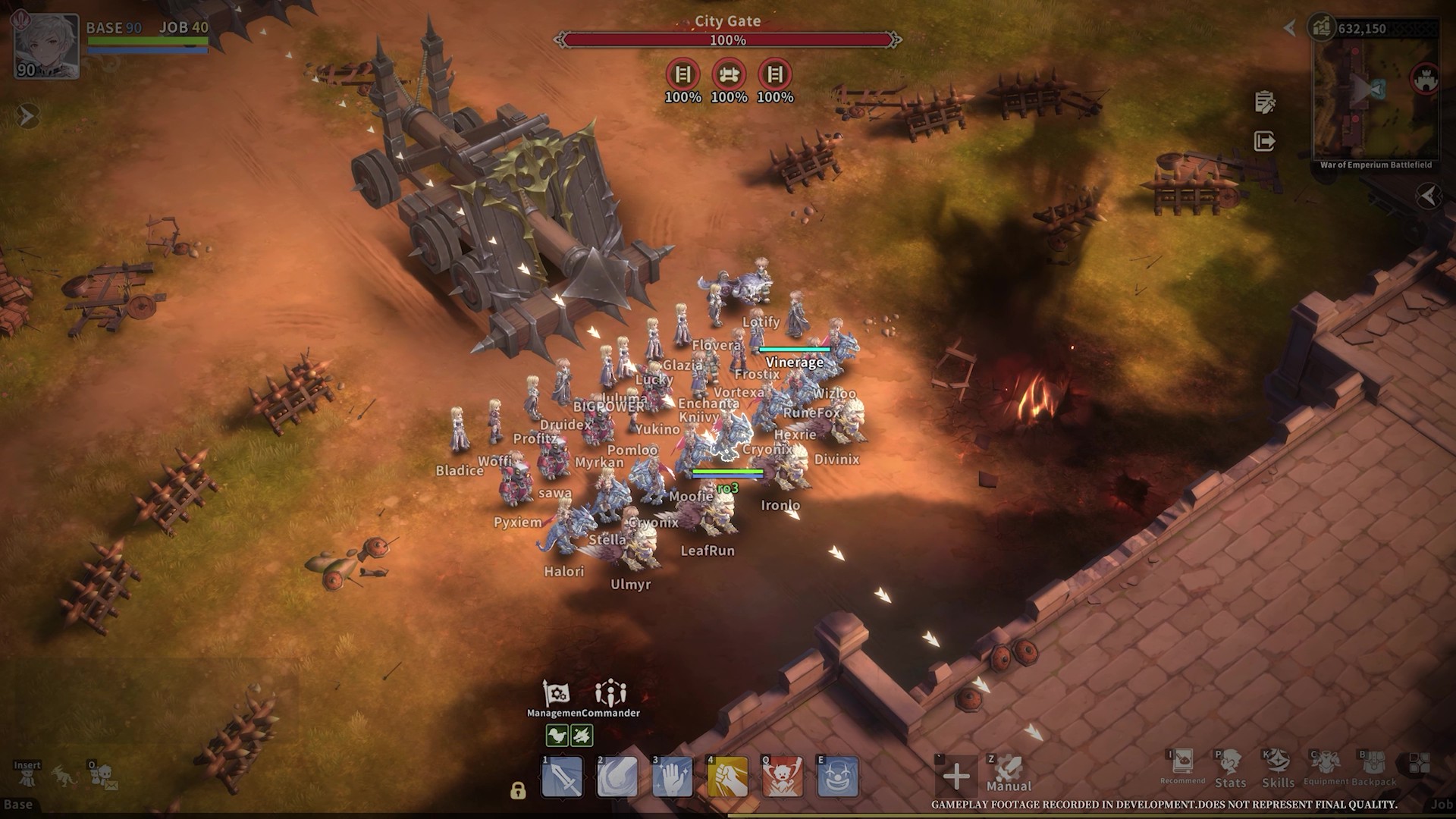Screen dimensions: 1456x819
Task: Activate the red provoke skill
Action: [x=783, y=777]
